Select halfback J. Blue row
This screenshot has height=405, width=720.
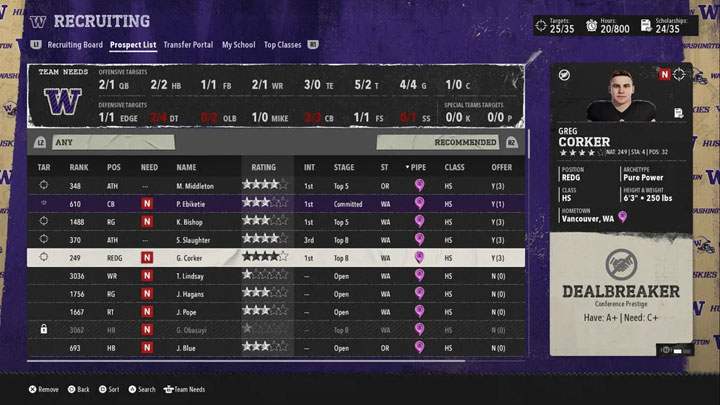tap(194, 348)
